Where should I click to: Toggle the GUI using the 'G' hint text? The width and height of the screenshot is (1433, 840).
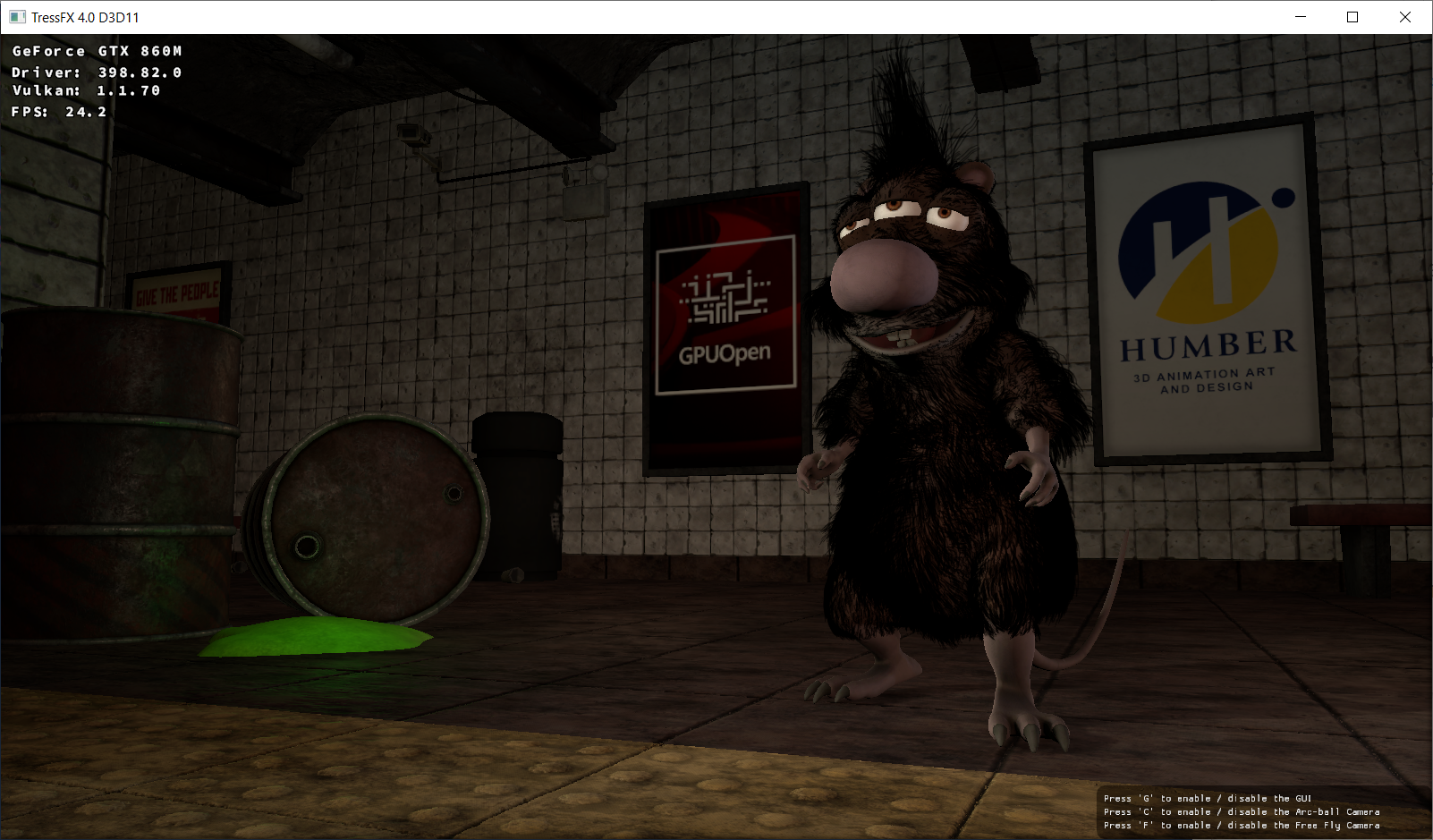point(1207,798)
